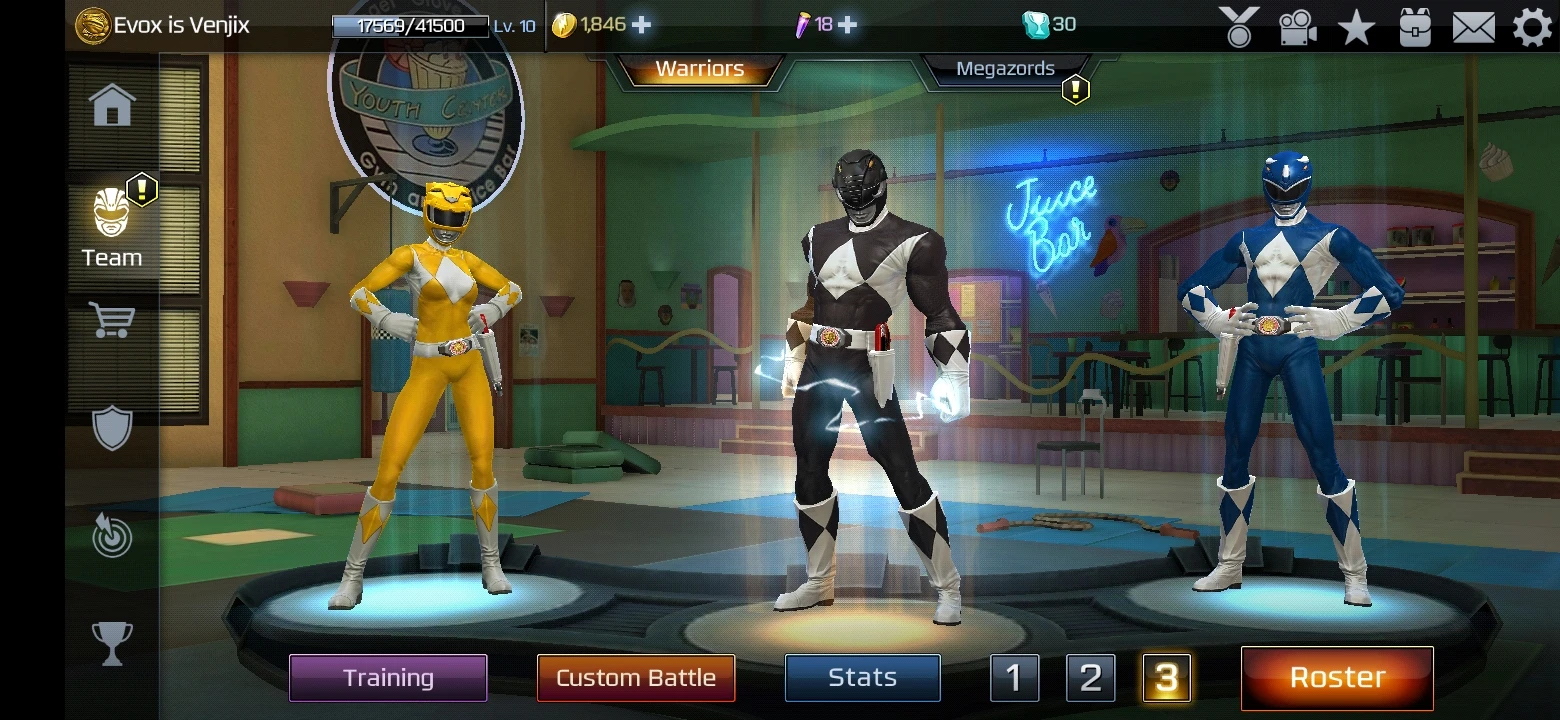Screen dimensions: 1560x720
Task: Select team slot 1
Action: click(x=1014, y=677)
